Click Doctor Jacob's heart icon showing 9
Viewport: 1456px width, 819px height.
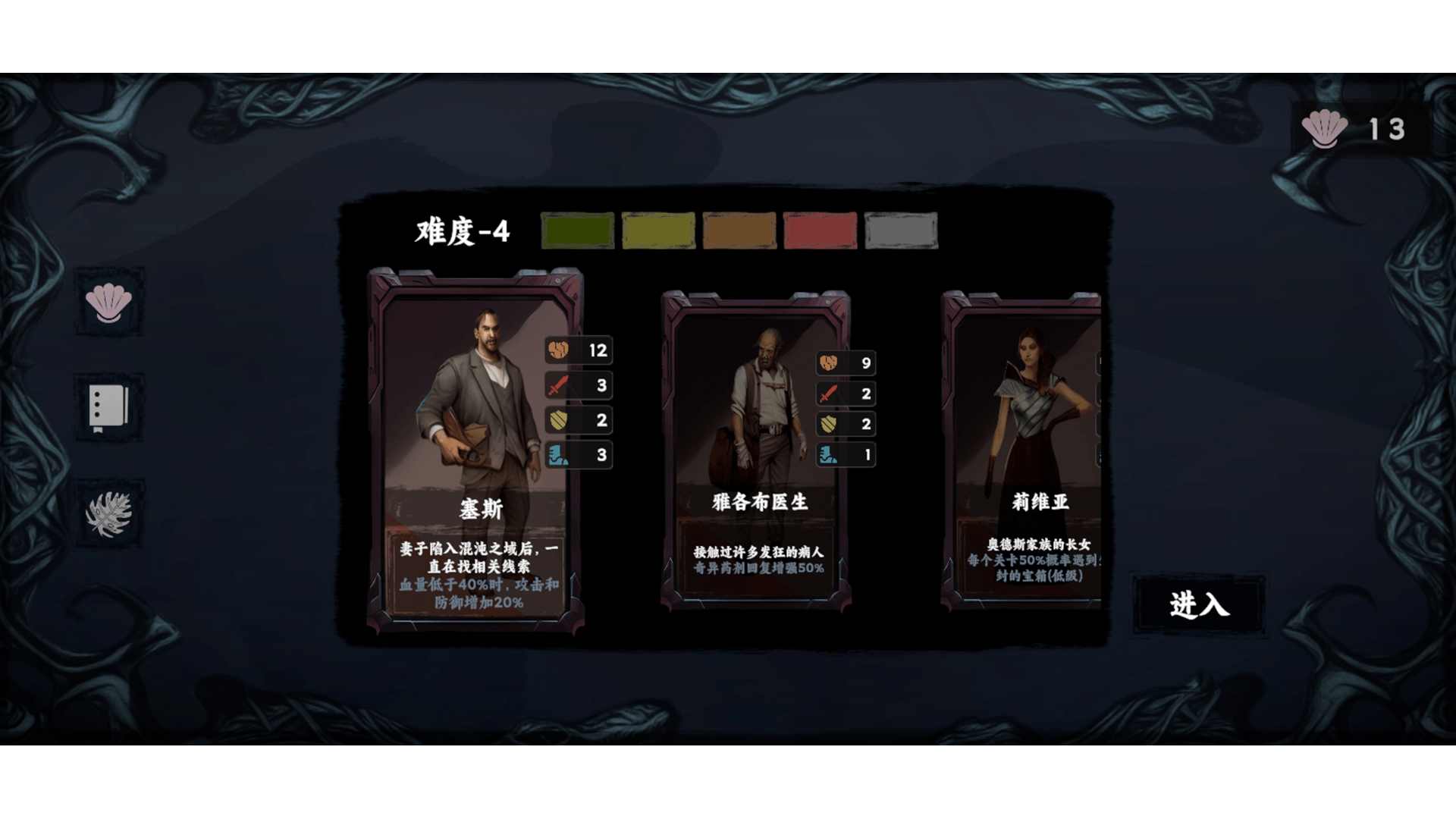826,363
